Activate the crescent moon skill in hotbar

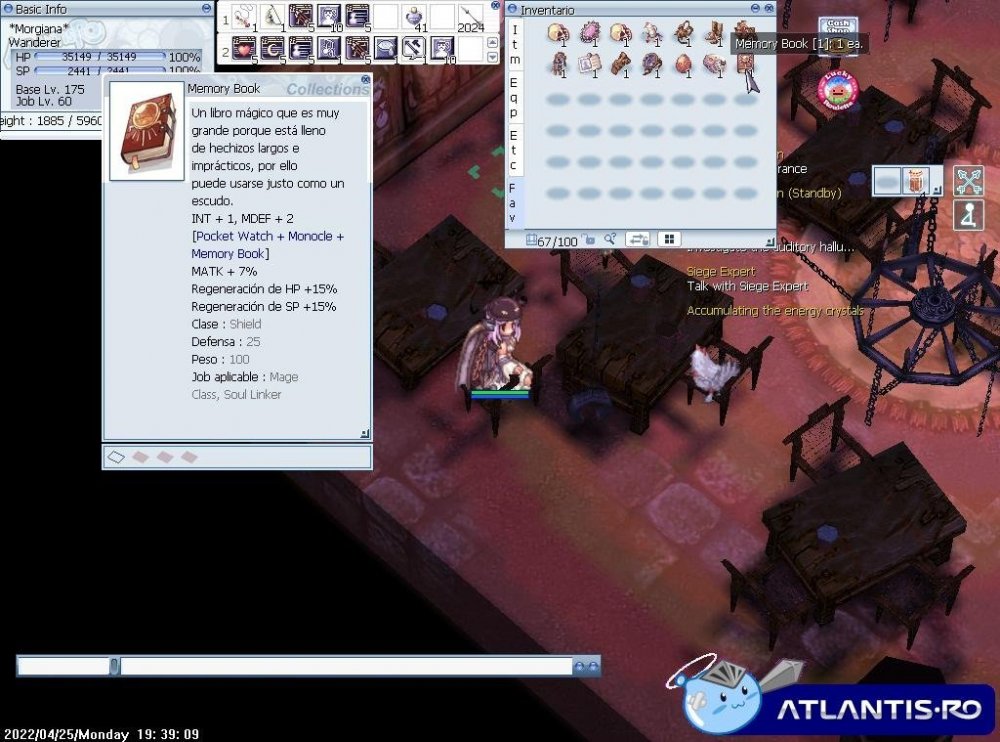pyautogui.click(x=272, y=48)
